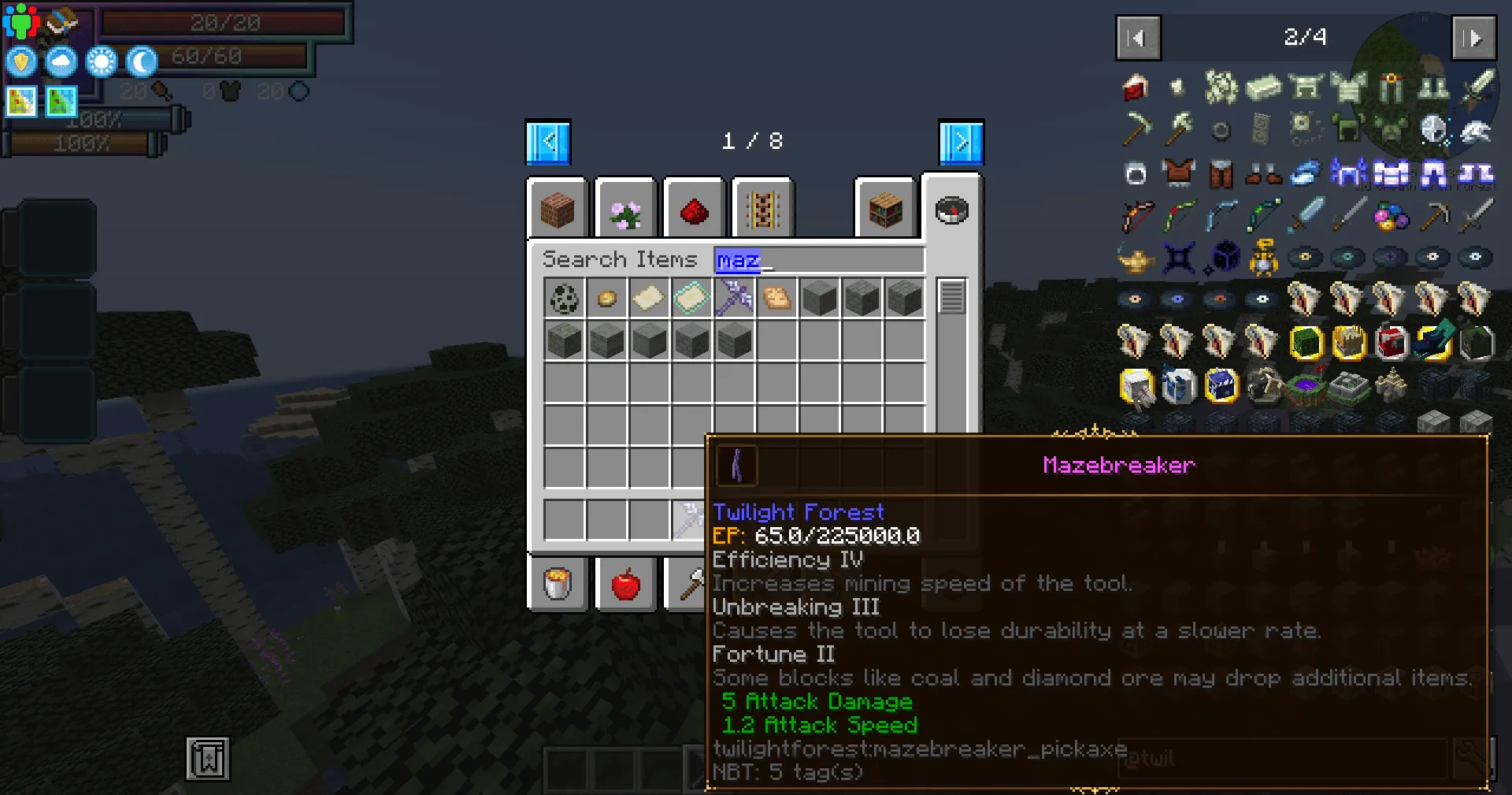The height and width of the screenshot is (795, 1512).
Task: Switch to the Building Blocks brick tab
Action: click(x=558, y=209)
